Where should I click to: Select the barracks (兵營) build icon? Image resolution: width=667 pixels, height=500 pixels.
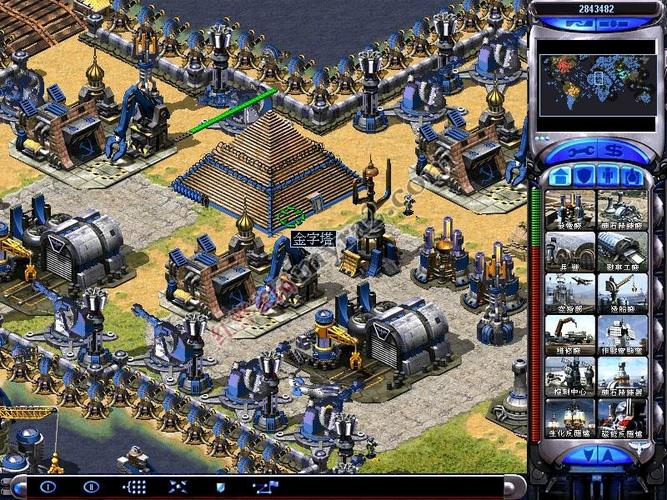(570, 252)
